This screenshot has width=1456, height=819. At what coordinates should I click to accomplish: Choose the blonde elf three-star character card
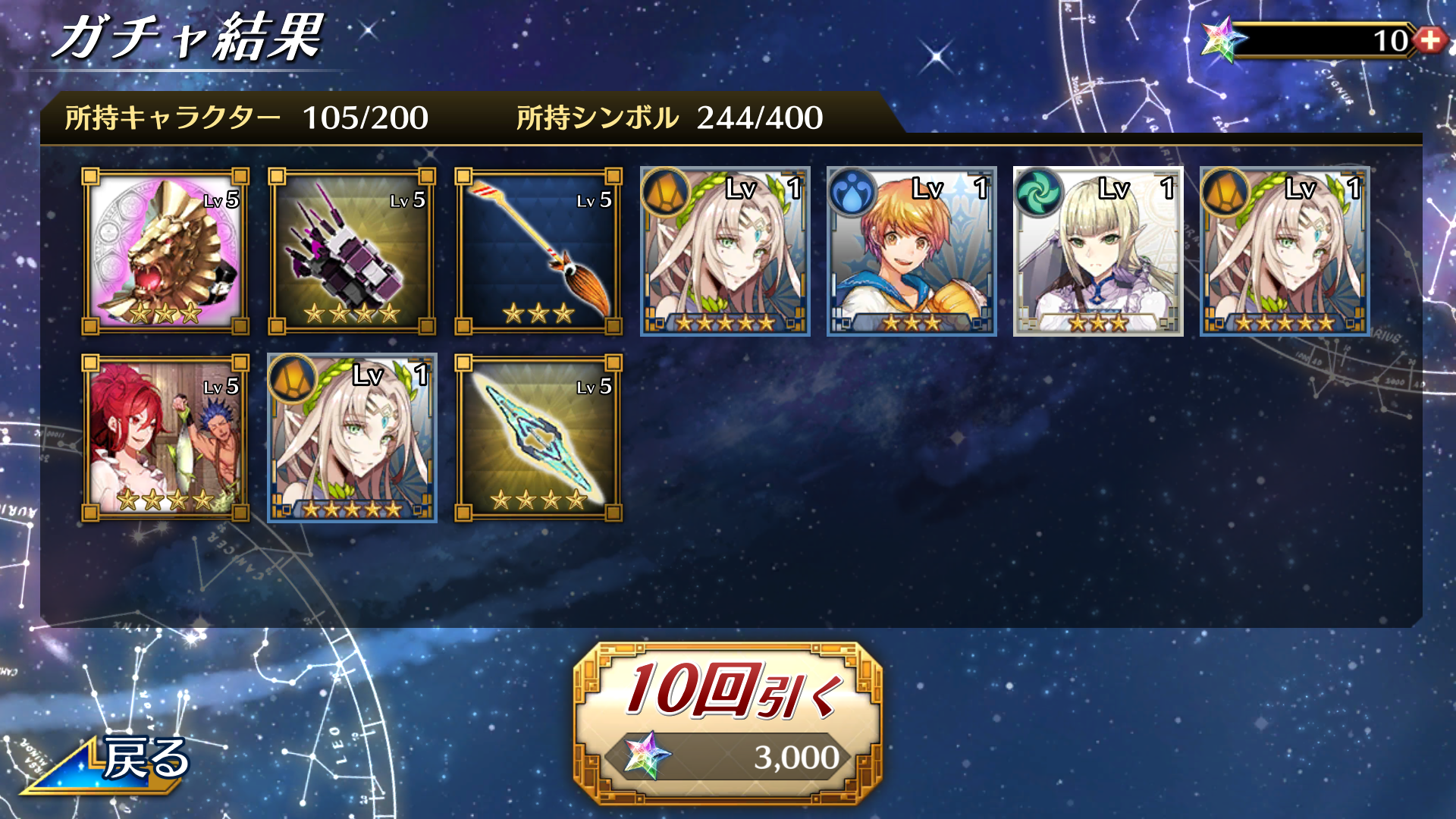coord(1098,252)
